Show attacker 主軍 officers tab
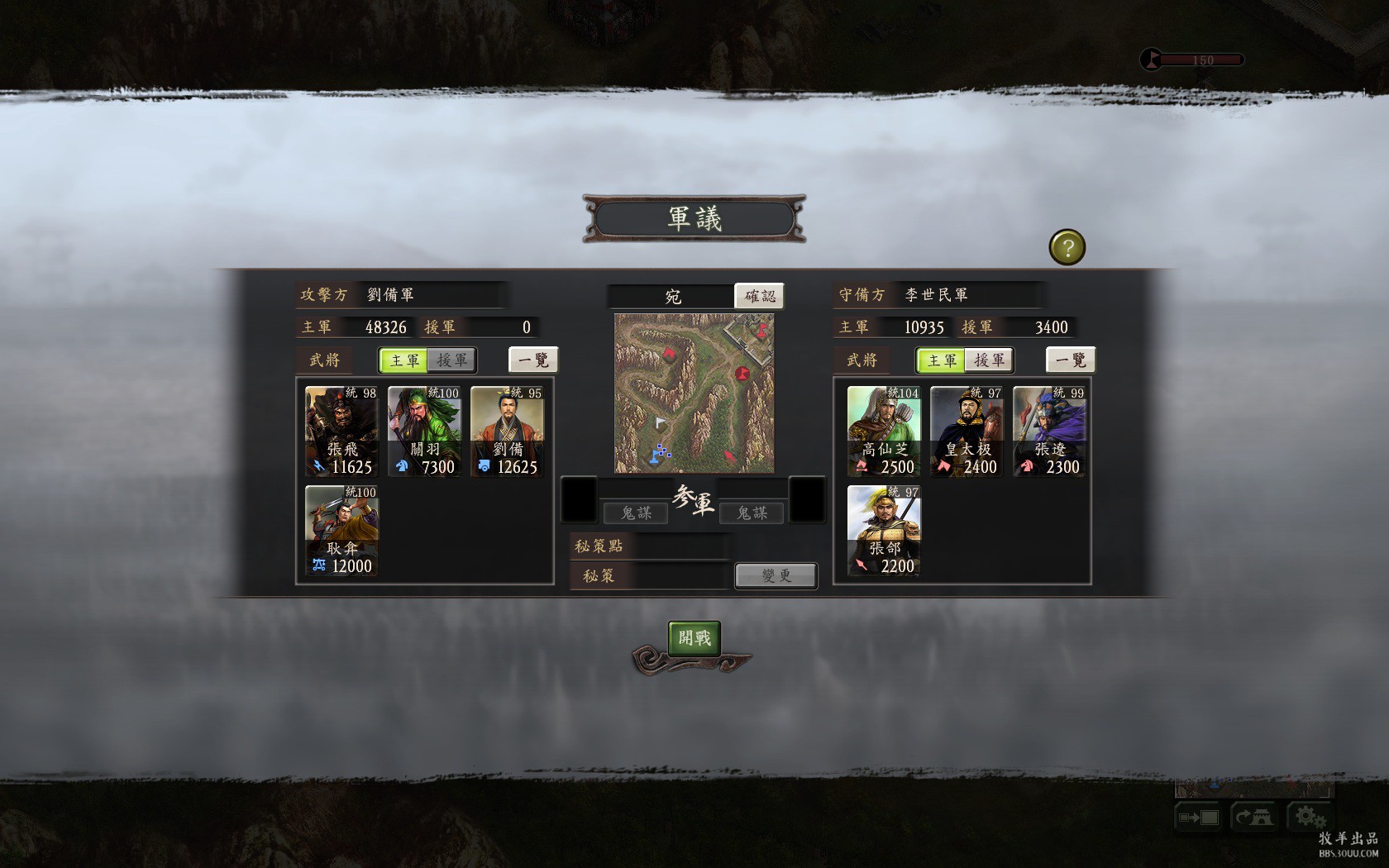Image resolution: width=1389 pixels, height=868 pixels. tap(404, 360)
